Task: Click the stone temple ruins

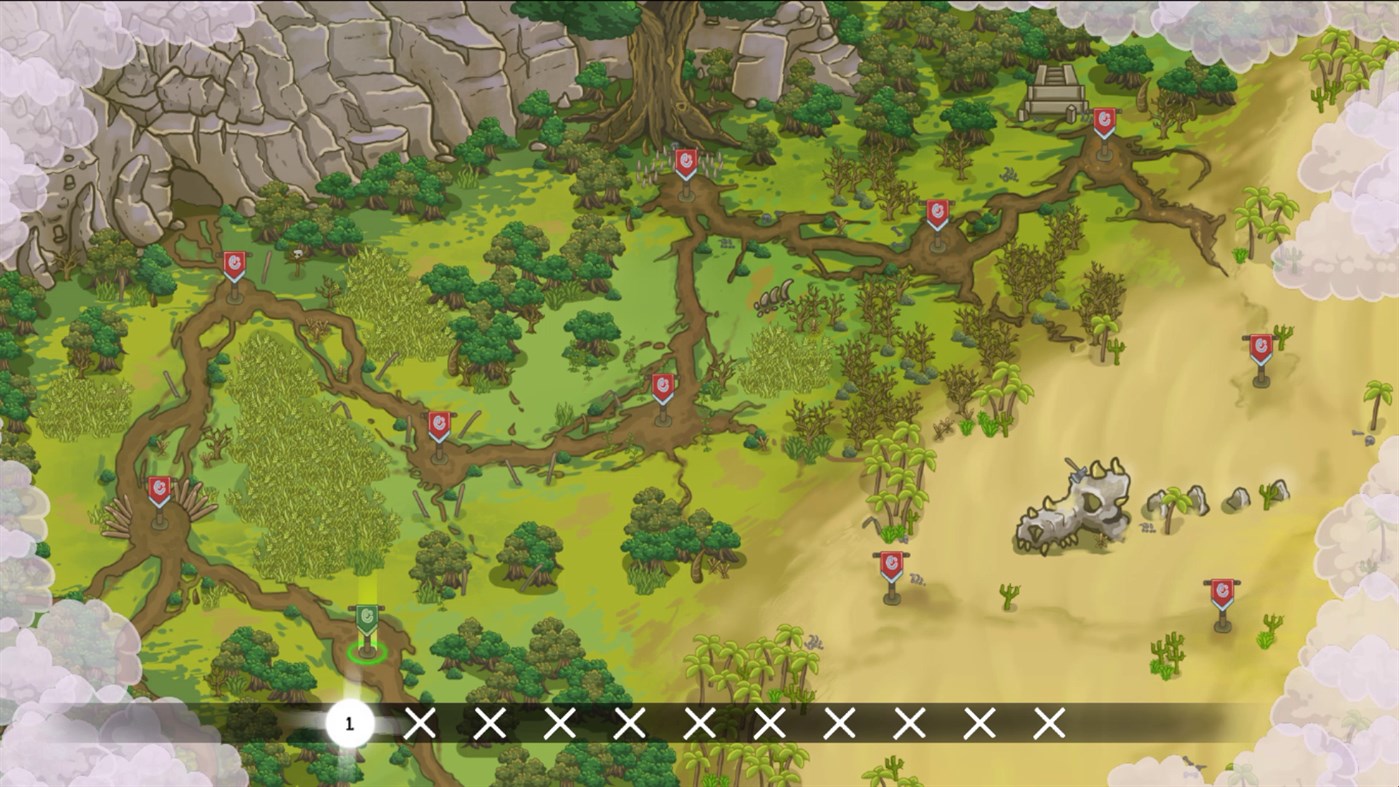Action: (x=1055, y=90)
